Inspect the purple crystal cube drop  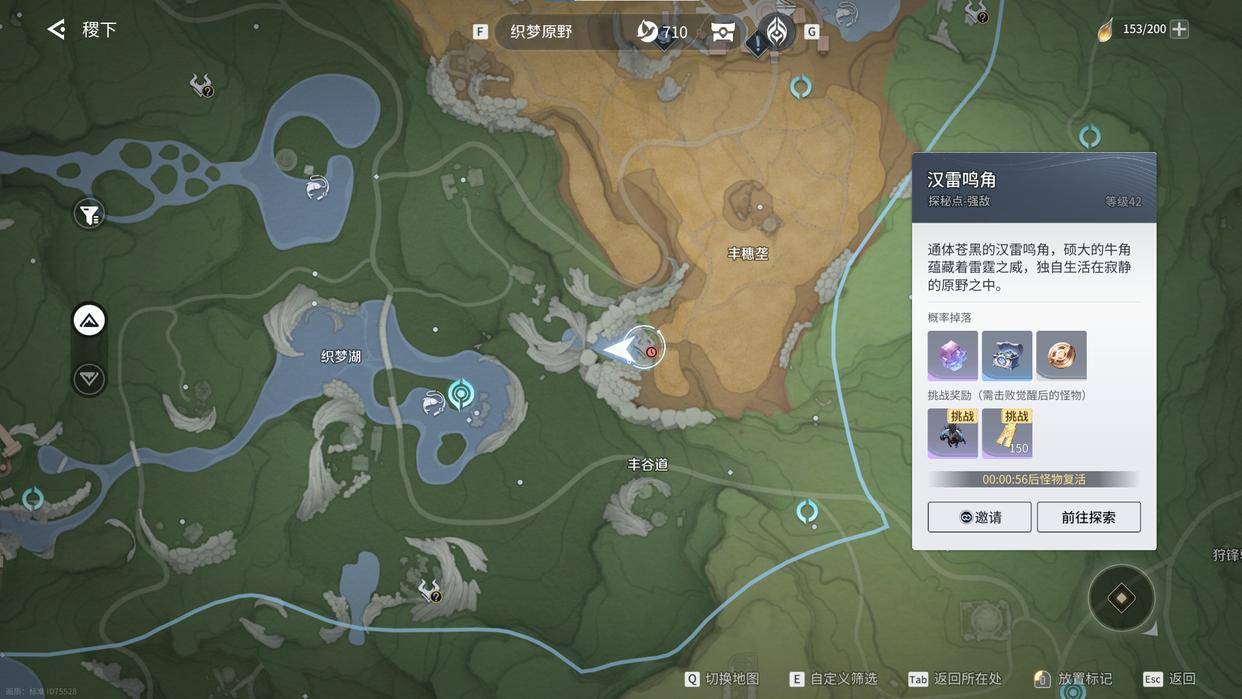pyautogui.click(x=952, y=355)
